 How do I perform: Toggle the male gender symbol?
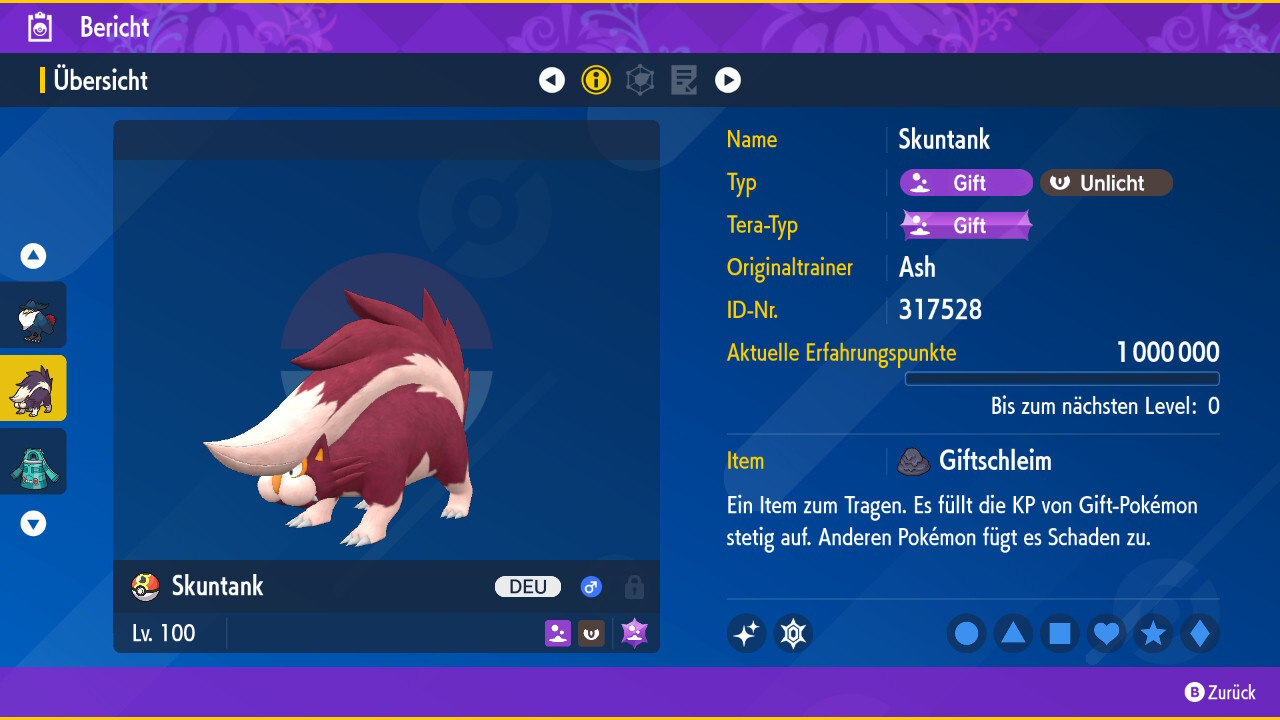coord(591,587)
